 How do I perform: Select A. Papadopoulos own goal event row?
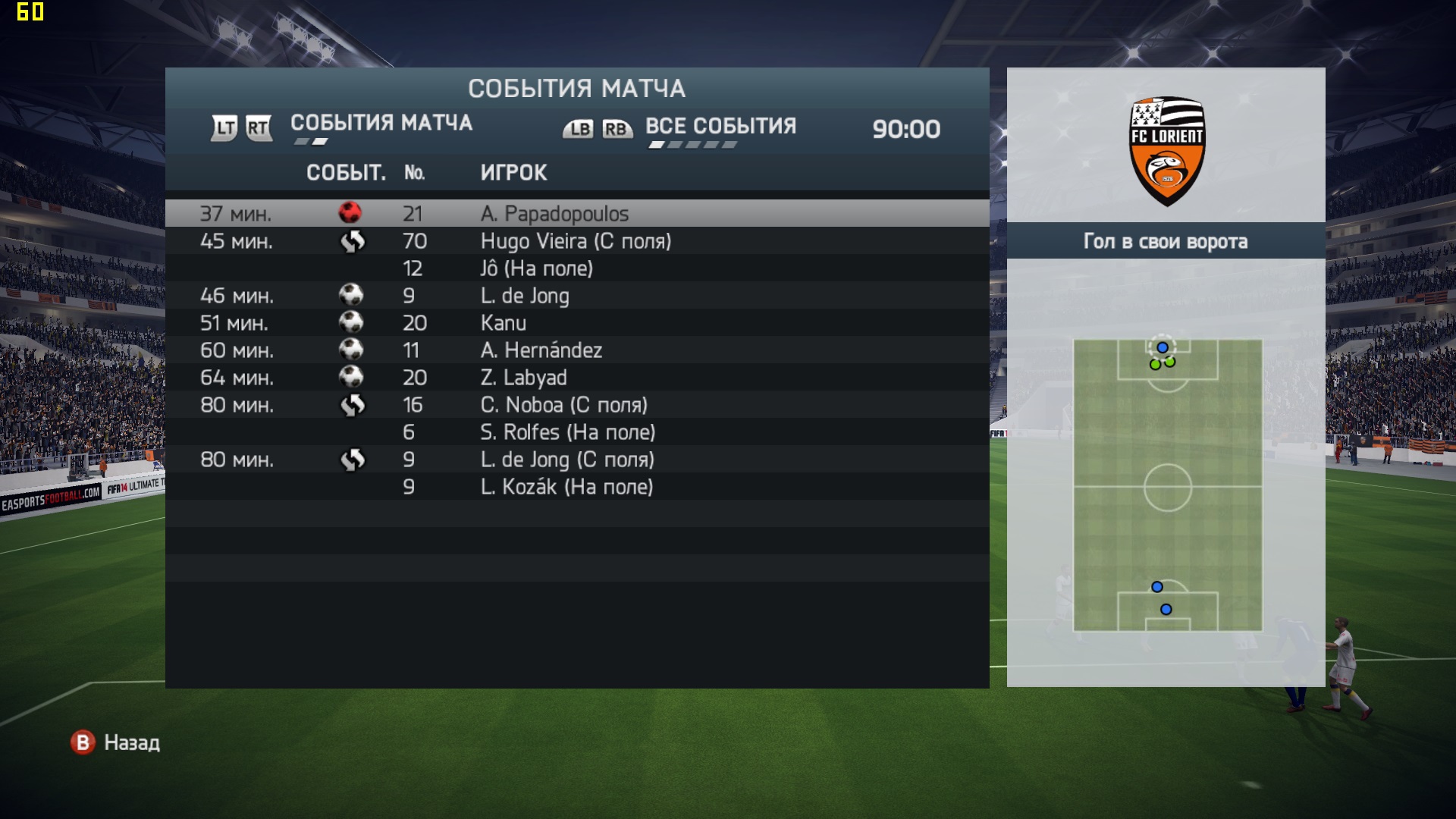(576, 214)
